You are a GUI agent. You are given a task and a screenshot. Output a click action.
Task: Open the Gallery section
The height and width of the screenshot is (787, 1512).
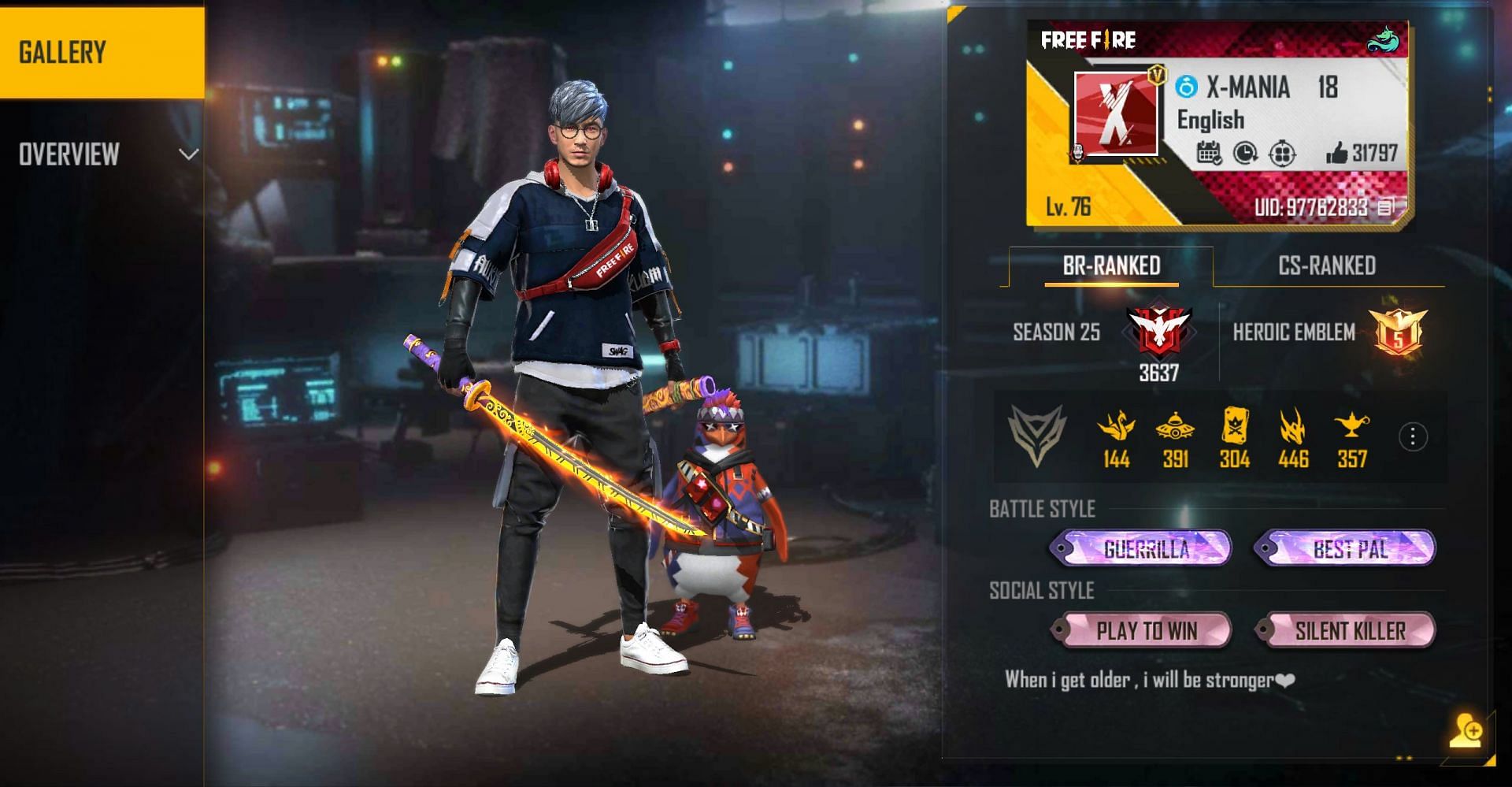[102, 52]
